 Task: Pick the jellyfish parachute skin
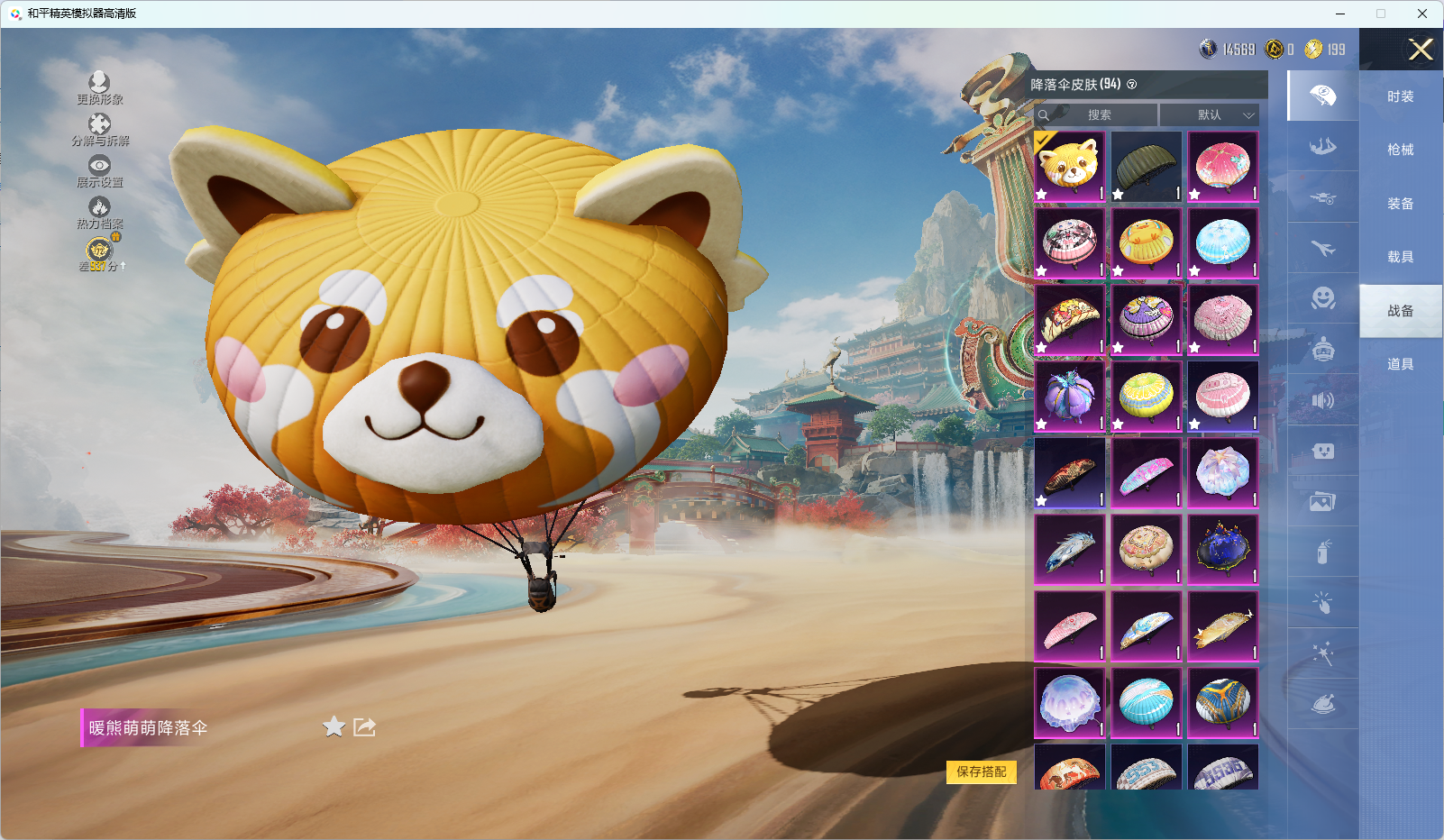[x=1070, y=702]
